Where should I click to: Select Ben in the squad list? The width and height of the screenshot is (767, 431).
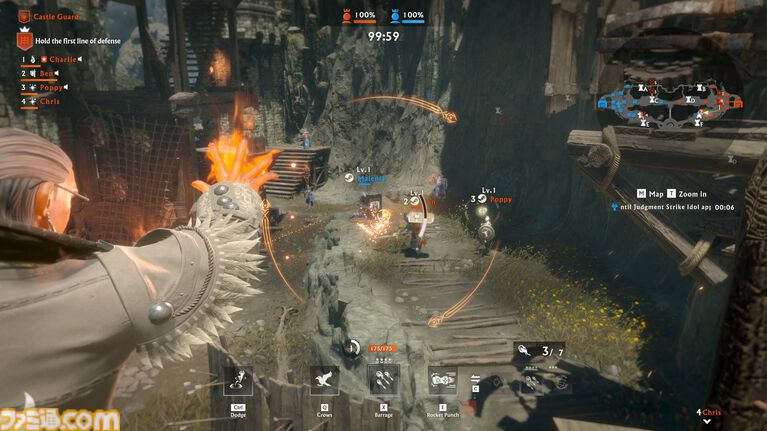49,73
